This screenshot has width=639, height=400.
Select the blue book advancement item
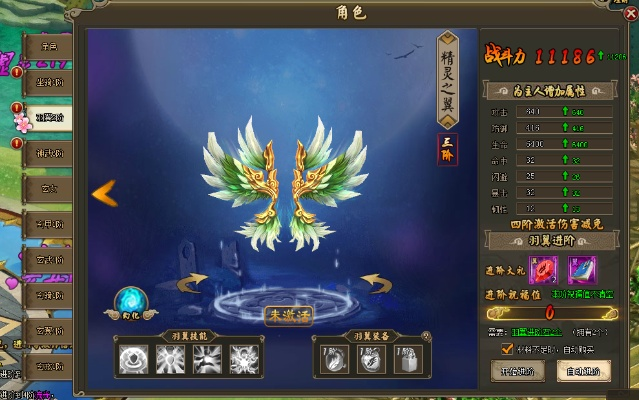click(581, 270)
